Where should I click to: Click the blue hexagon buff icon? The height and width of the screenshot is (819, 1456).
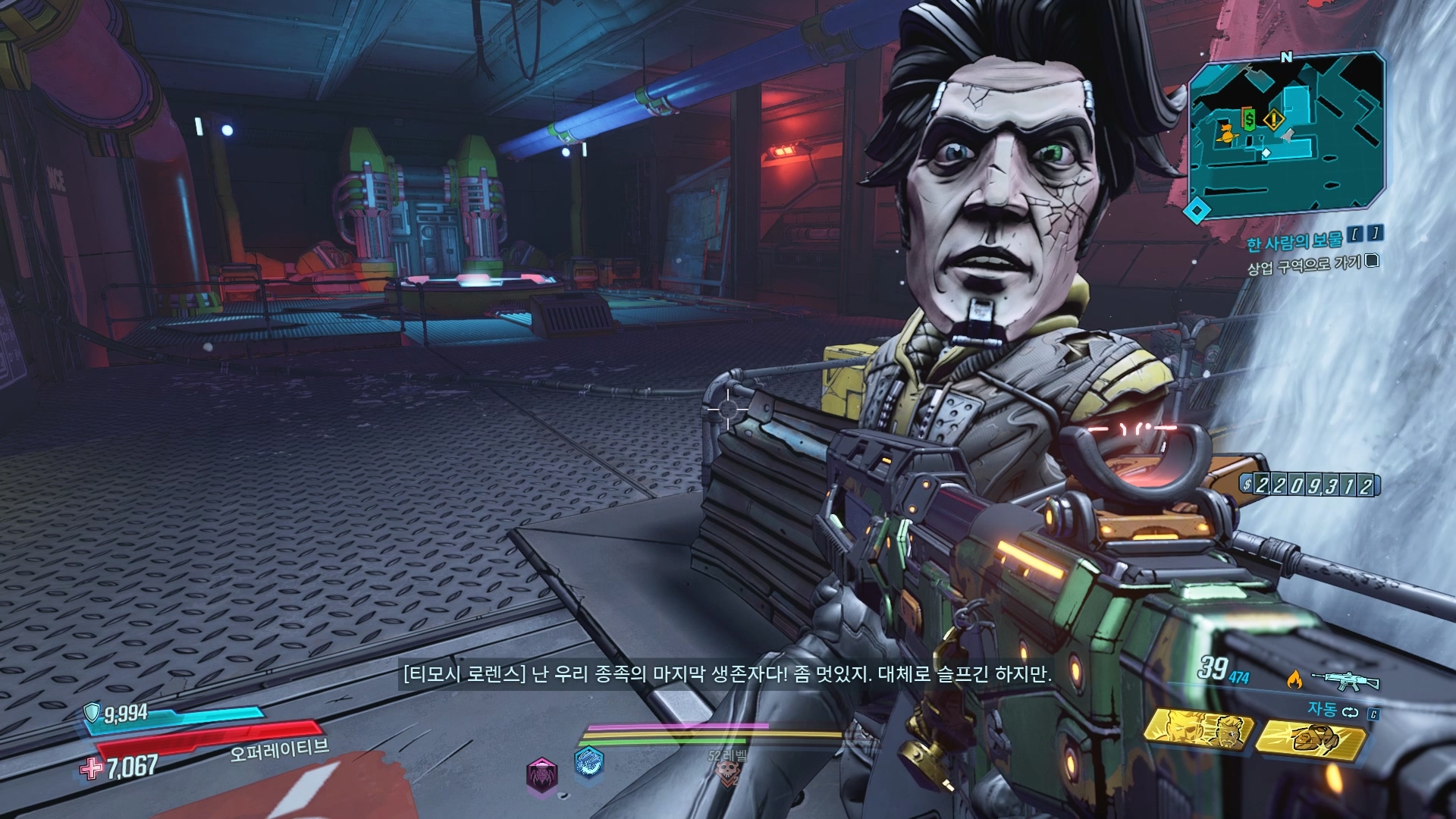588,763
